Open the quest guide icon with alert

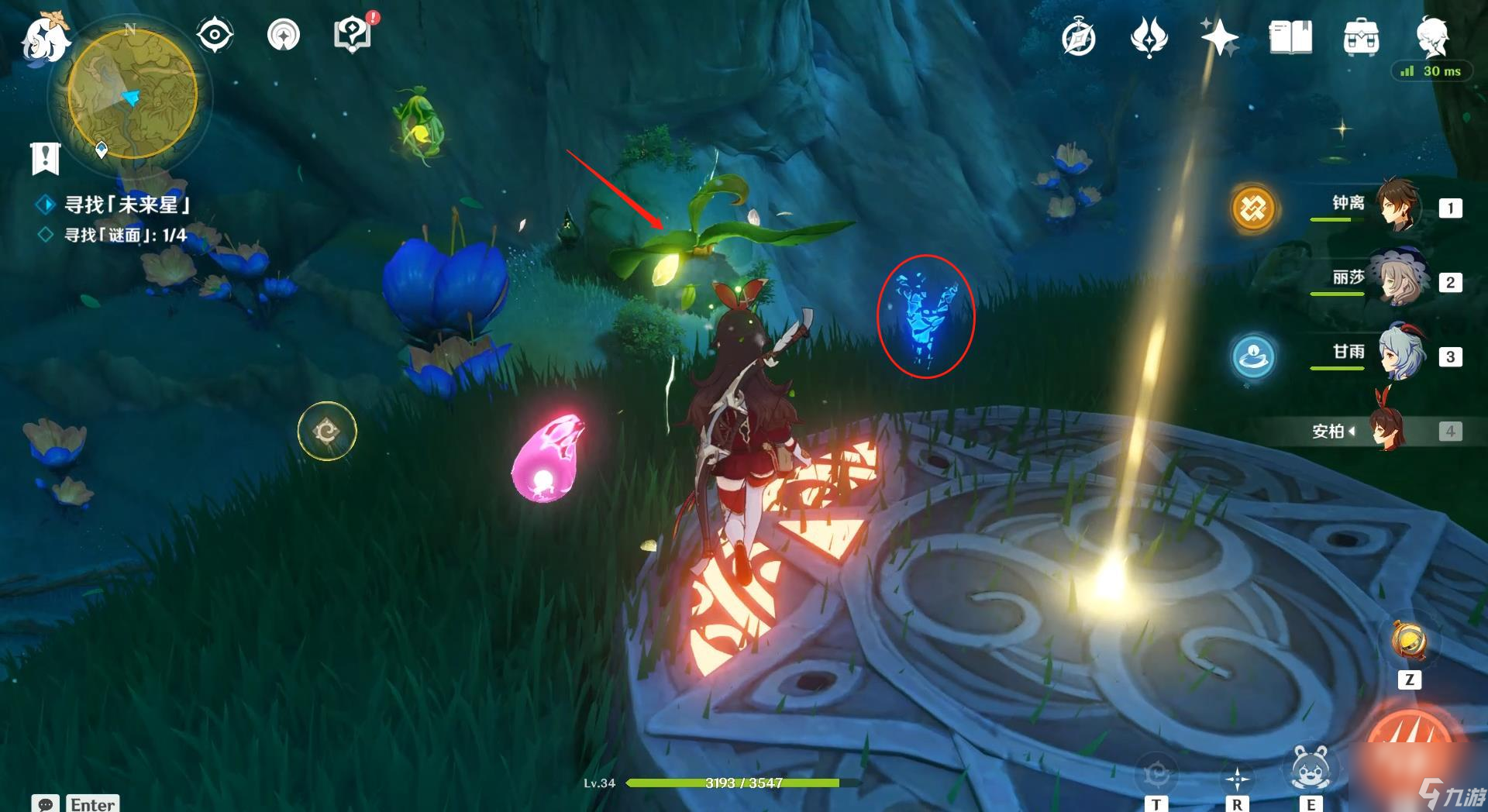[x=353, y=35]
